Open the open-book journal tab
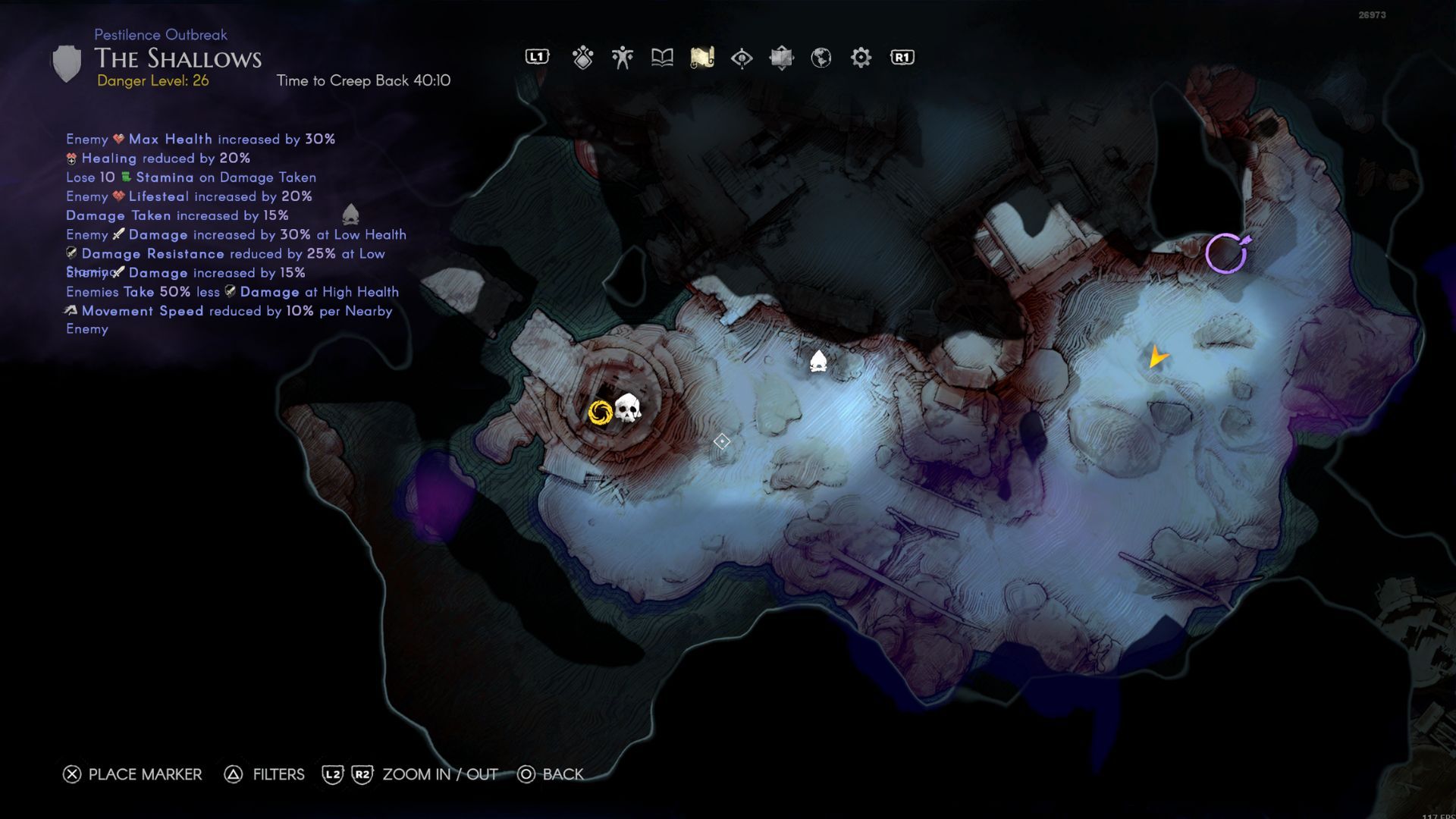The height and width of the screenshot is (819, 1456). [662, 58]
